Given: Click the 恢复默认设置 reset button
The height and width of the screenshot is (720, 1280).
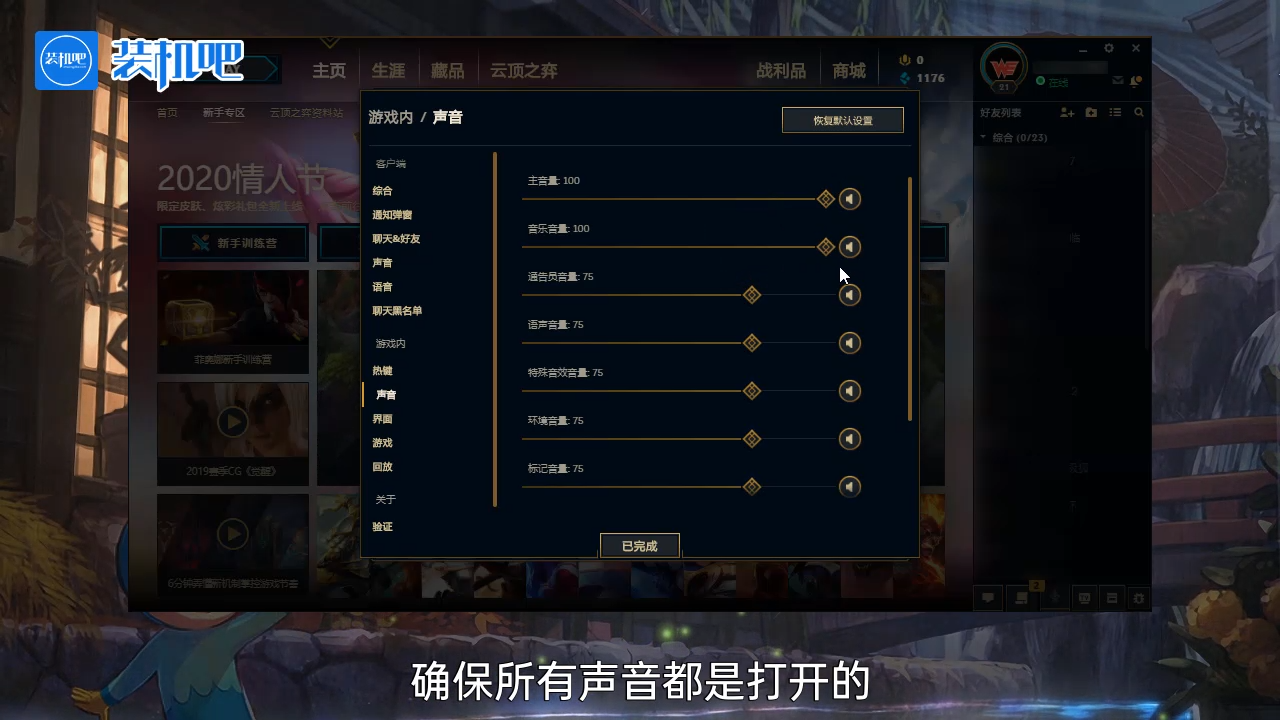Looking at the screenshot, I should point(843,119).
